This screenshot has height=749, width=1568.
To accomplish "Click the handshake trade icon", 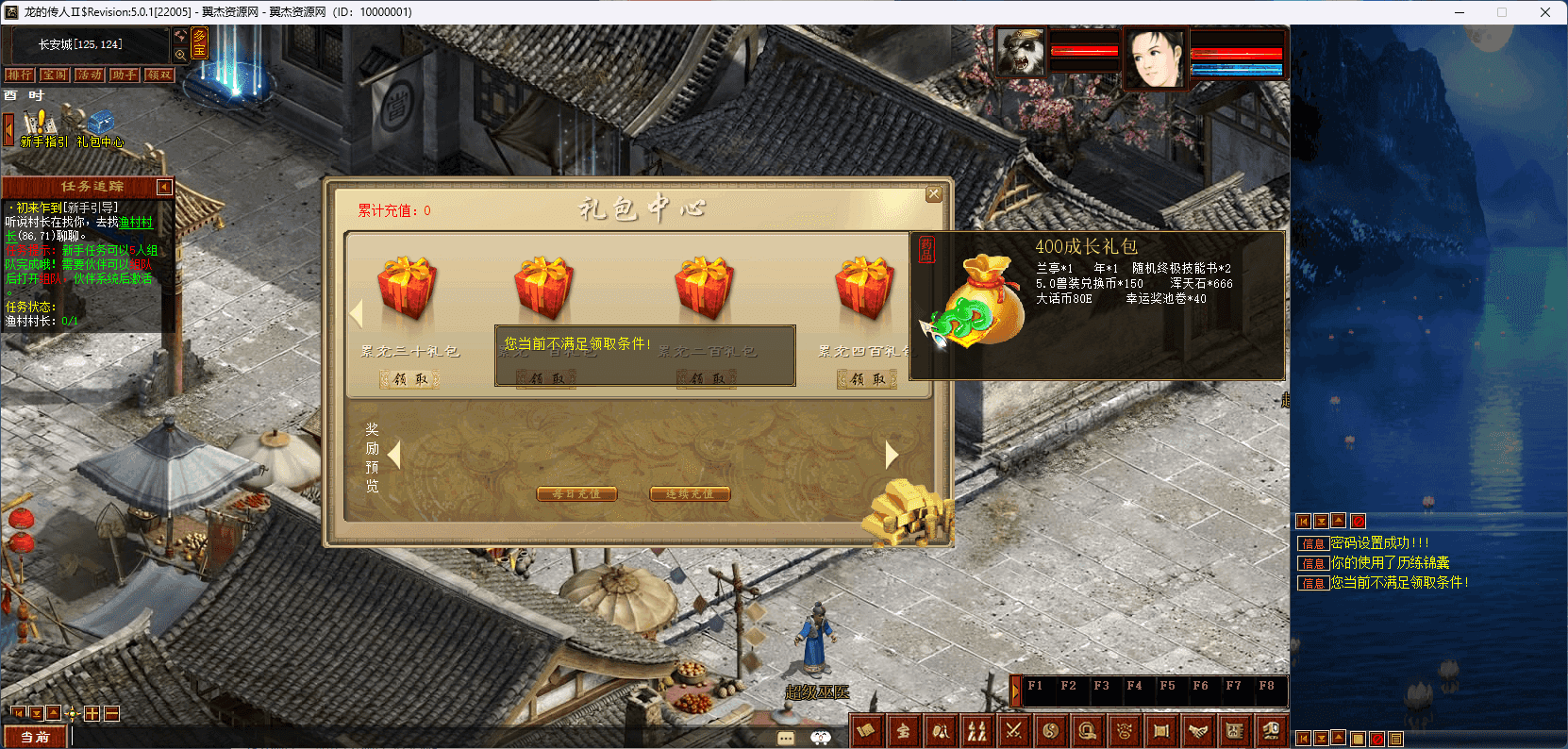I will (1198, 731).
